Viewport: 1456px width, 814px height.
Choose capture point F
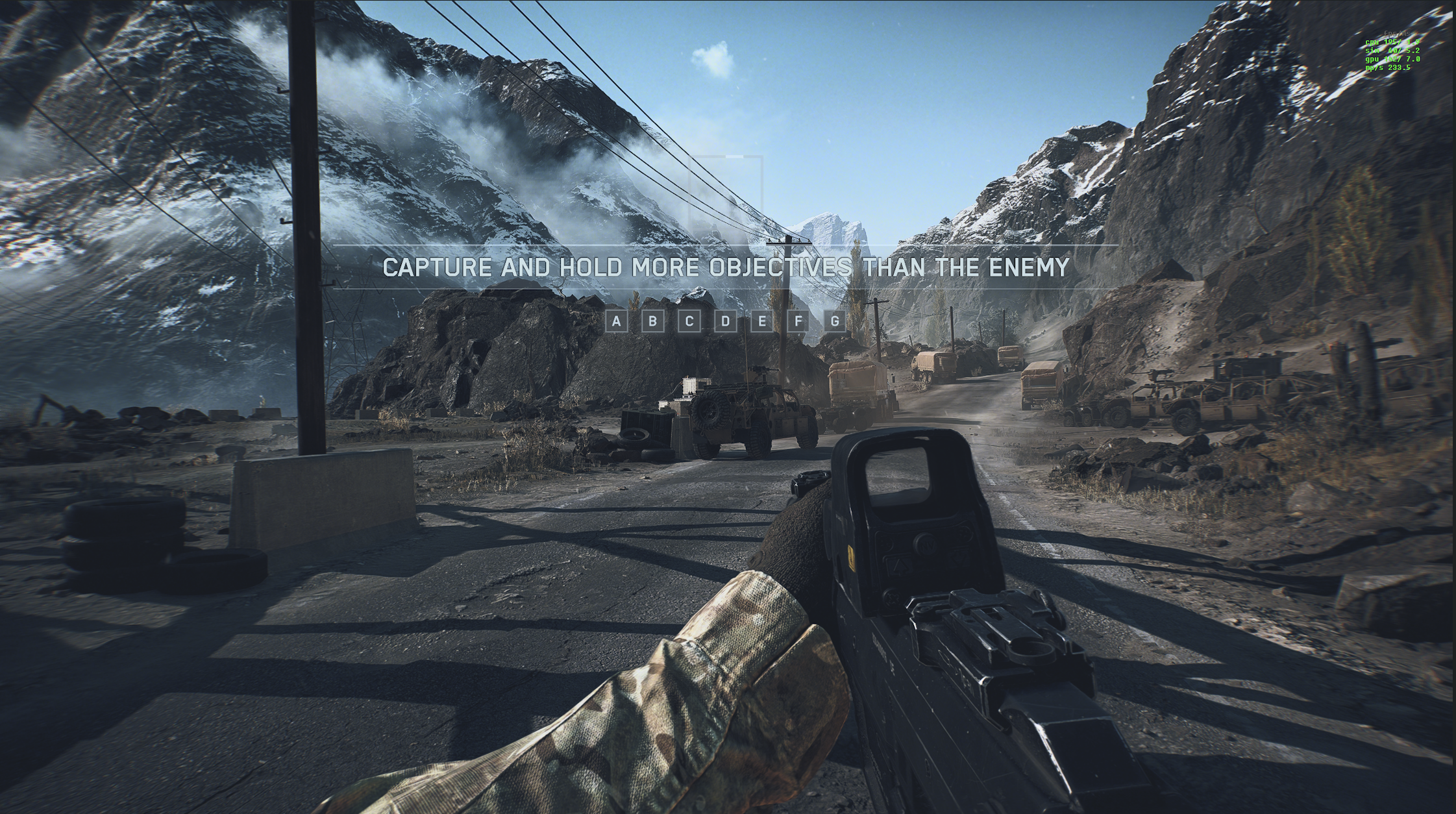798,321
